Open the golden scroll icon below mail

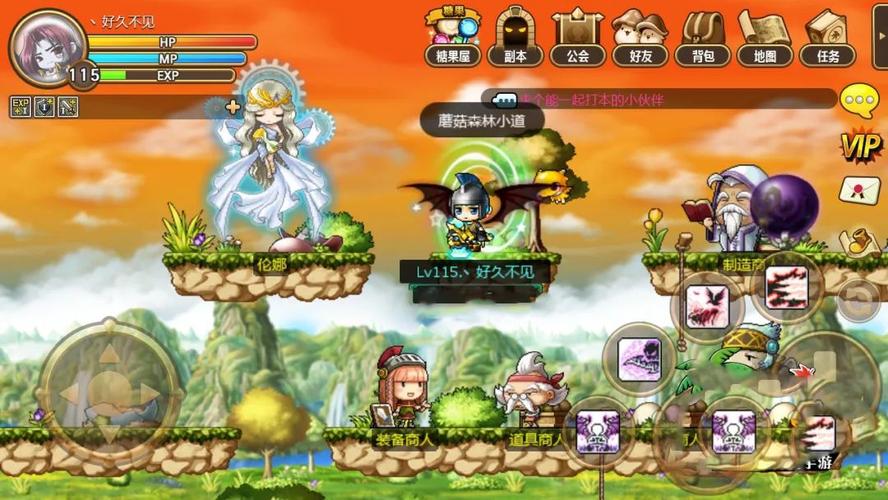tap(859, 241)
